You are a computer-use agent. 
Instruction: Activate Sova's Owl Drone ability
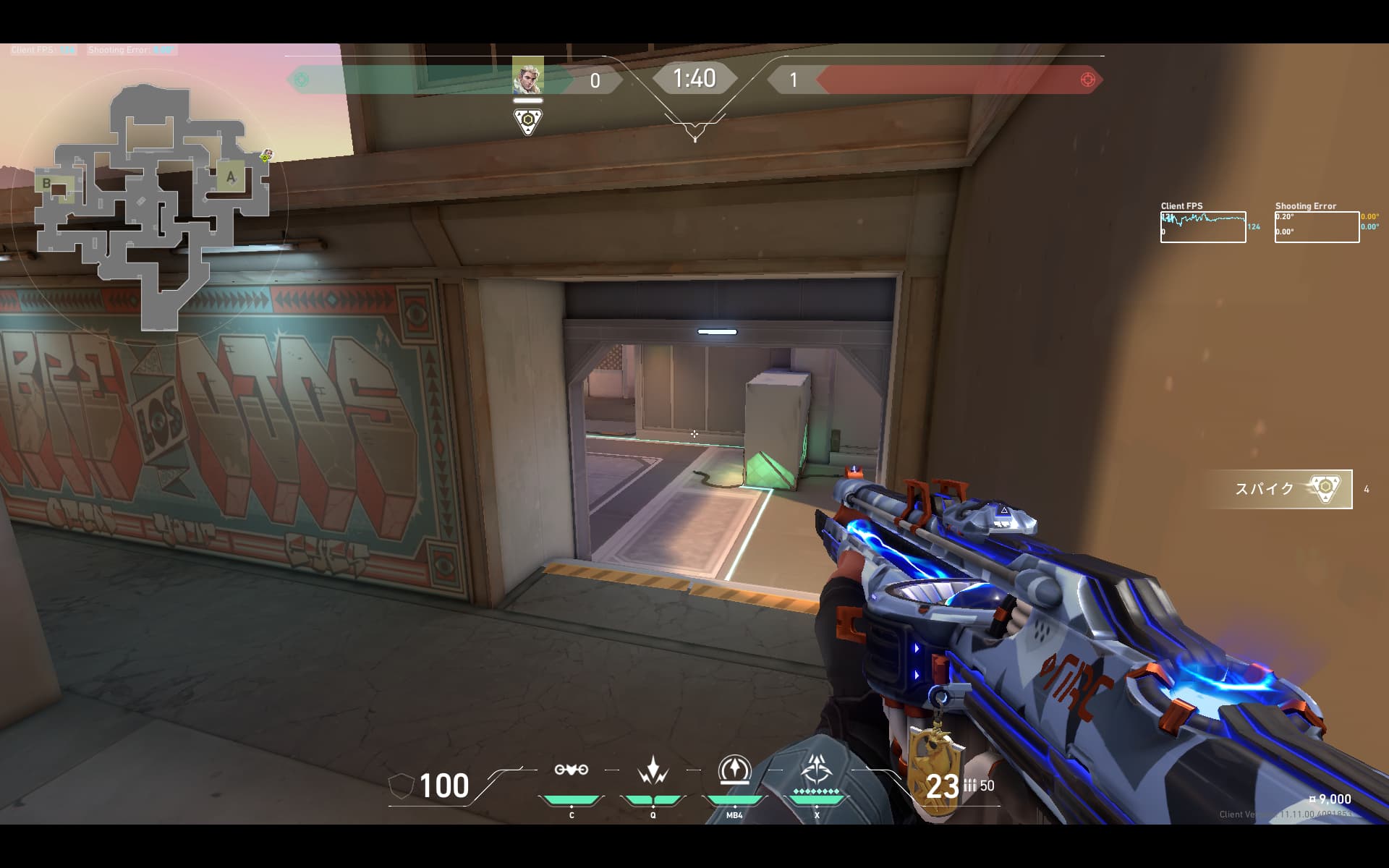click(572, 770)
